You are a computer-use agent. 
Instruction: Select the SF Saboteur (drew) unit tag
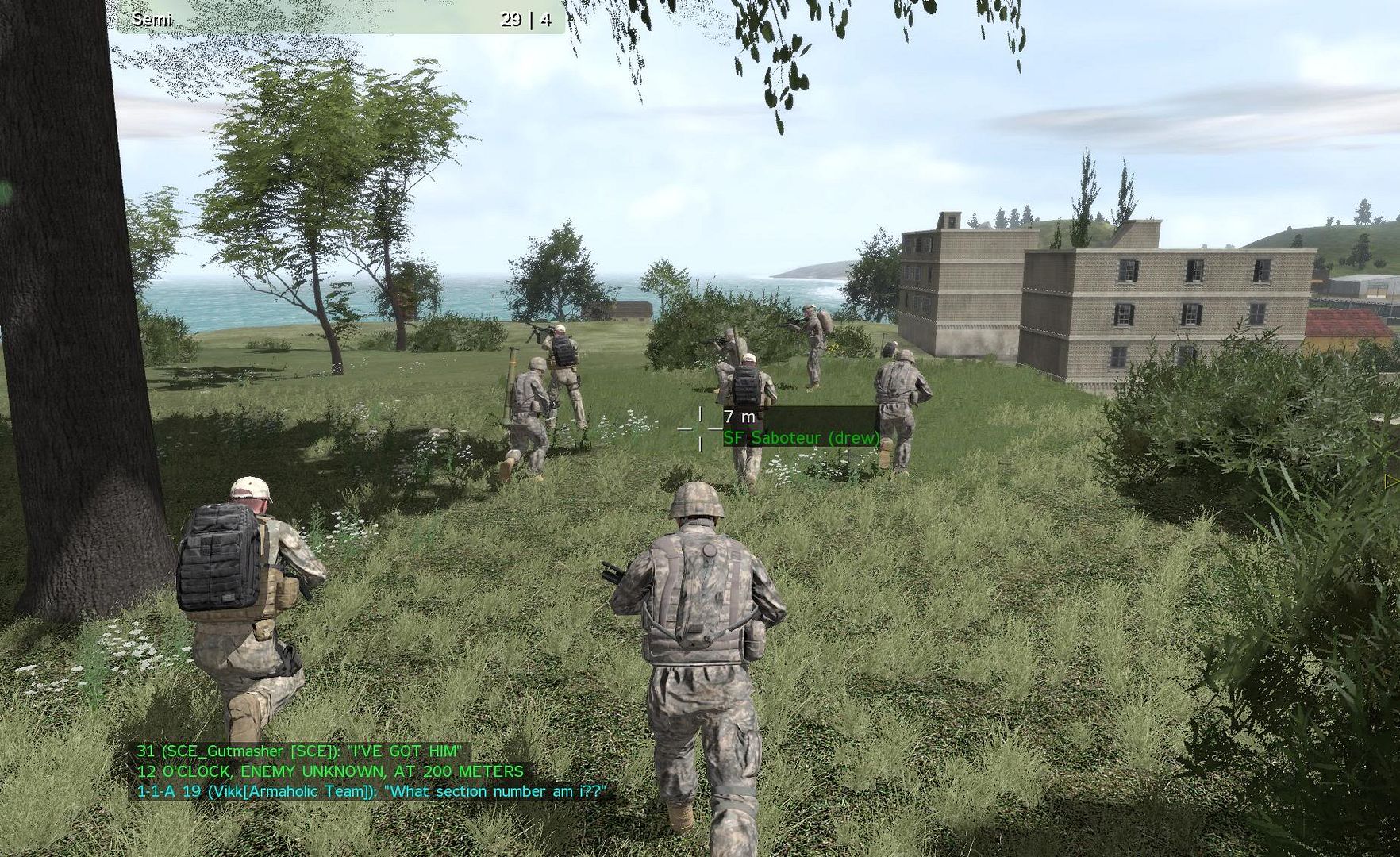[x=801, y=437]
